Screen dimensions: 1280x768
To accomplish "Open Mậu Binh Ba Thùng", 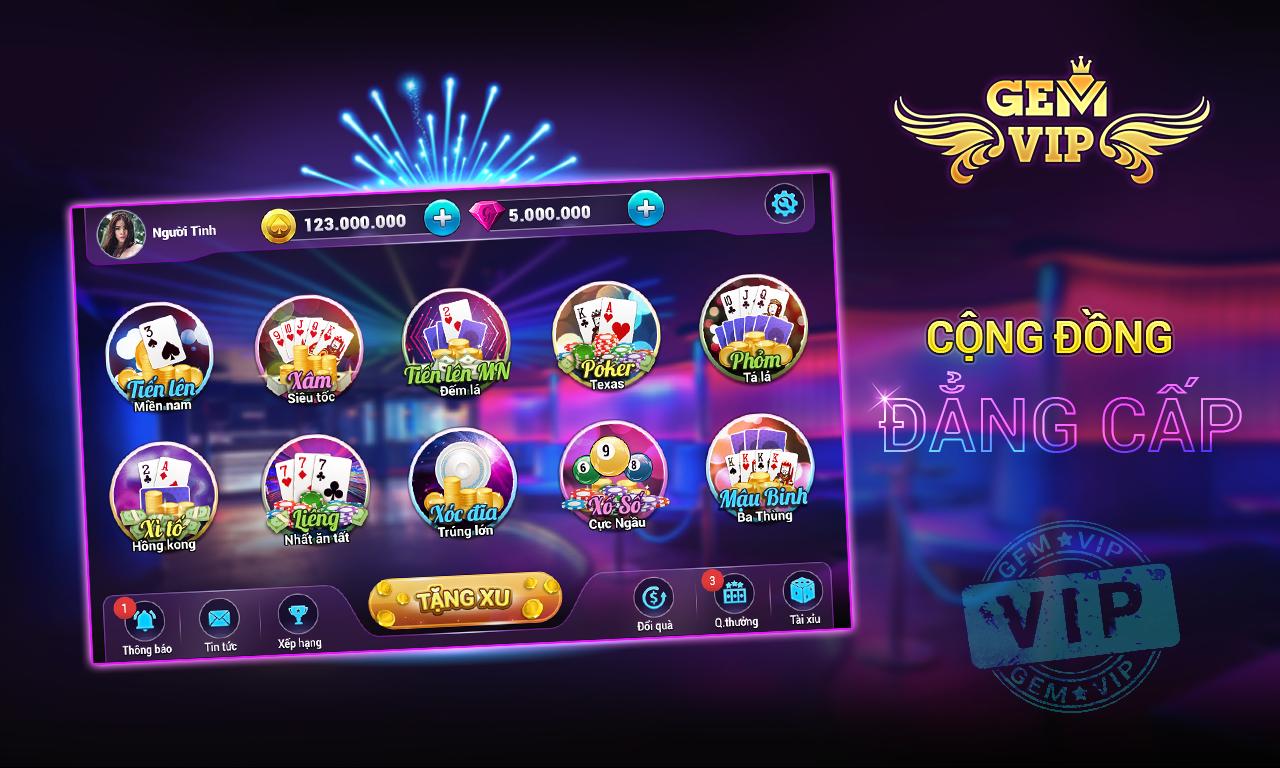I will pyautogui.click(x=758, y=472).
